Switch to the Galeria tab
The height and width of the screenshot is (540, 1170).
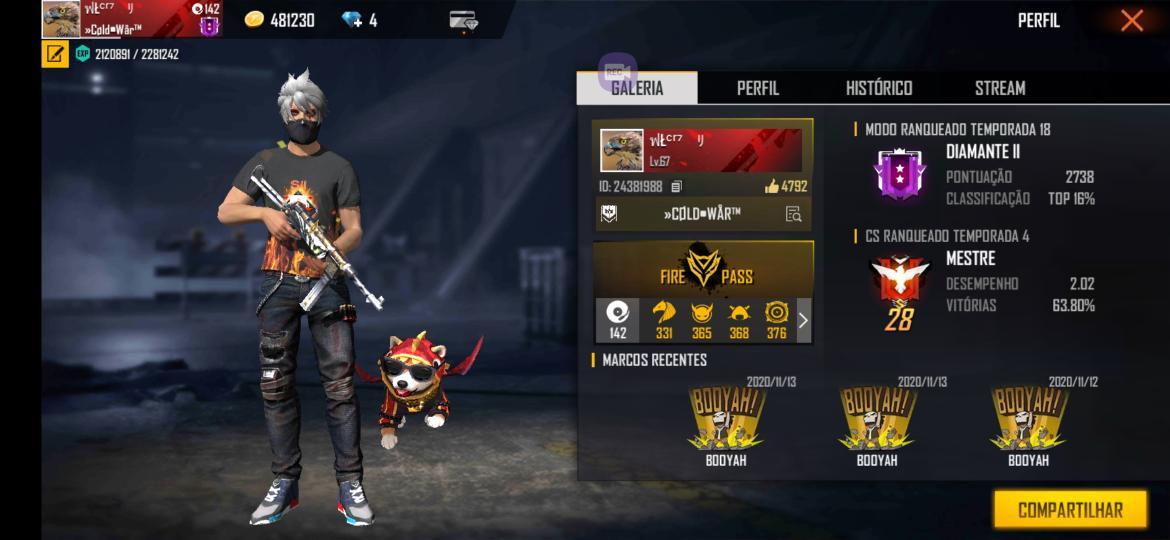click(637, 88)
